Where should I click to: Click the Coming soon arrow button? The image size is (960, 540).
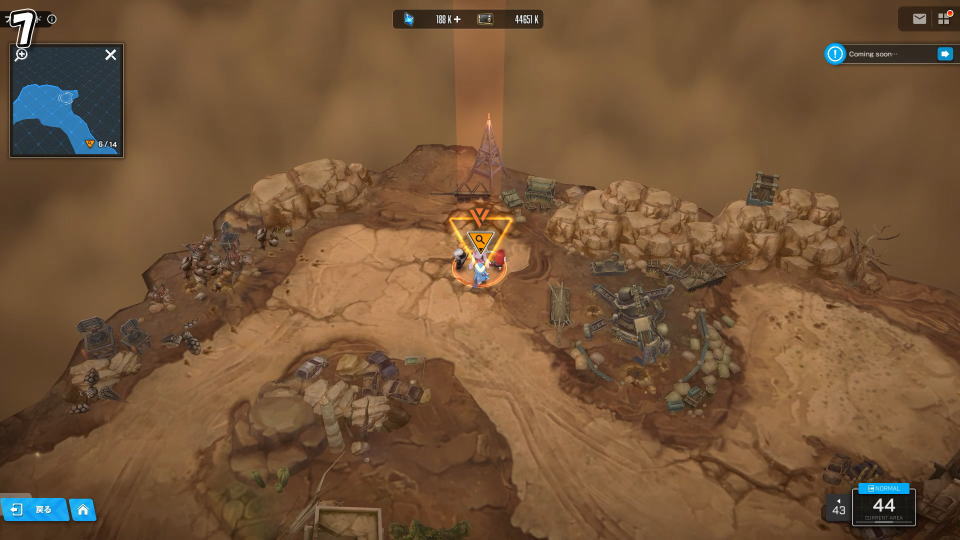(x=944, y=54)
